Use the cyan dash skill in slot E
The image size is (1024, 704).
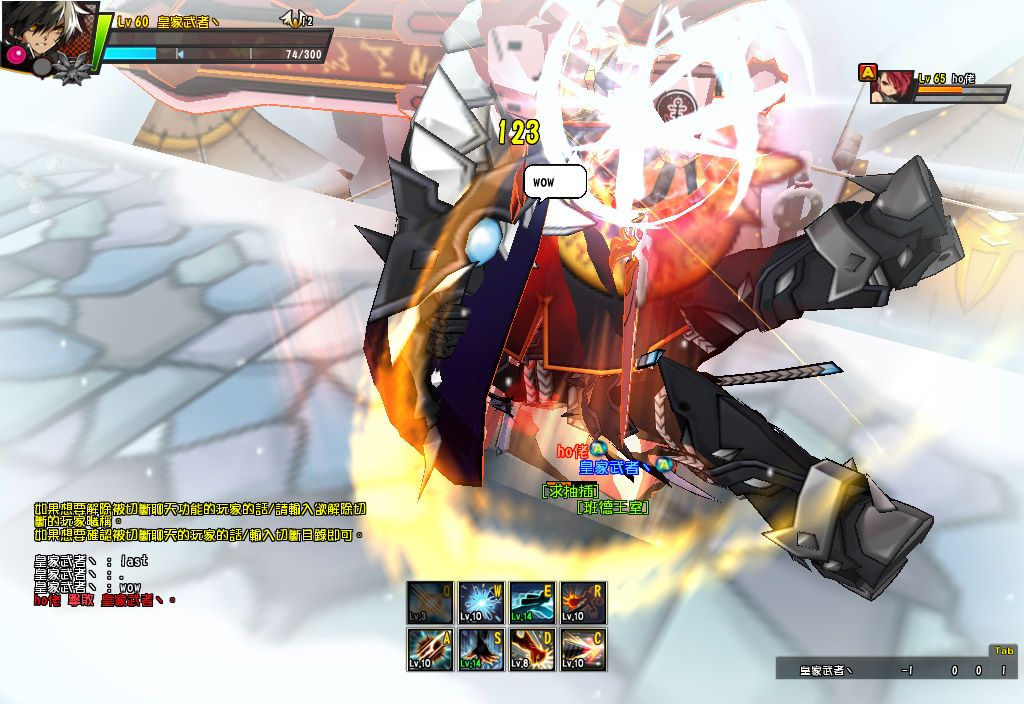point(532,602)
